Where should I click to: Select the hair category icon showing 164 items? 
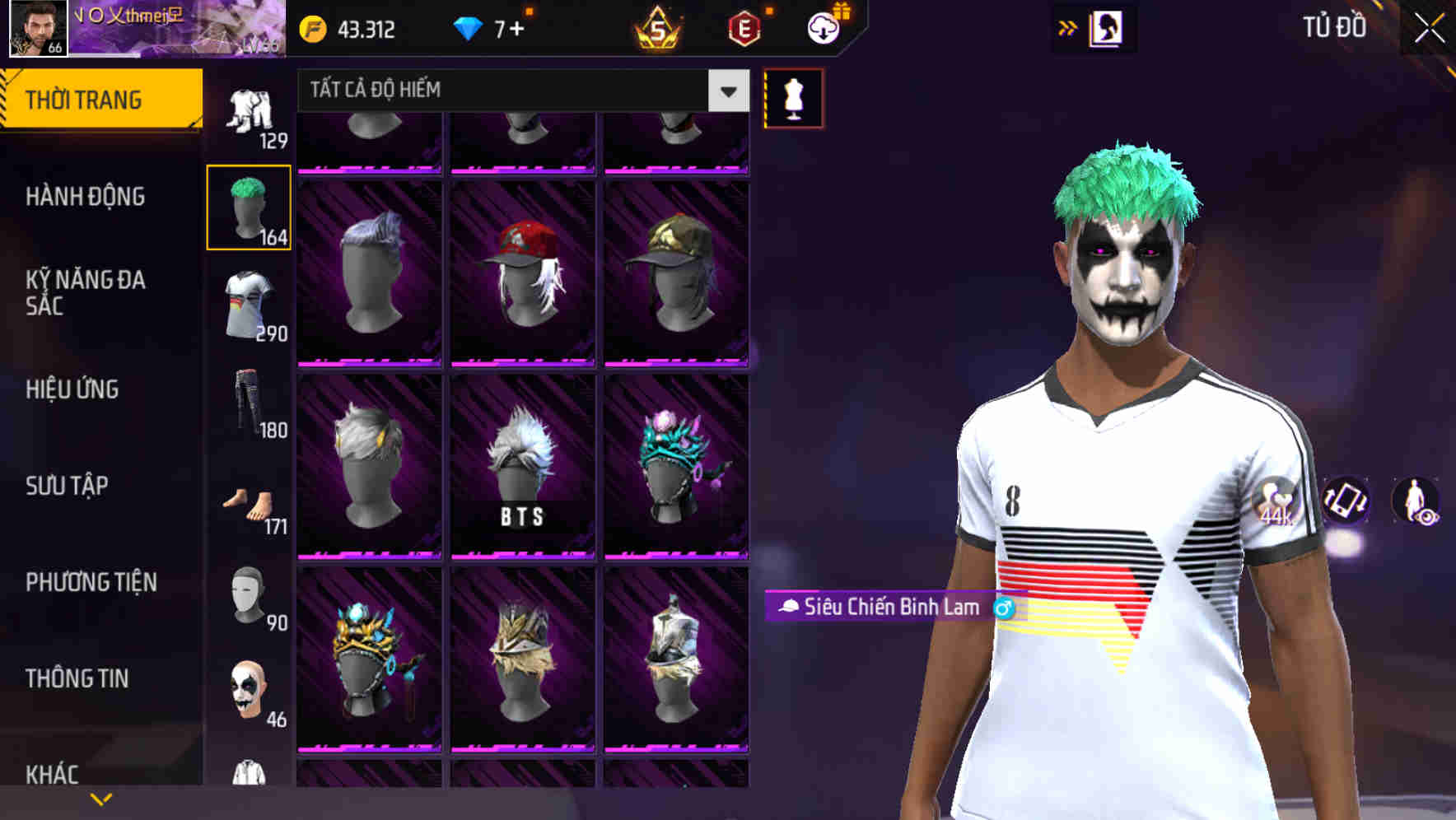click(x=248, y=206)
